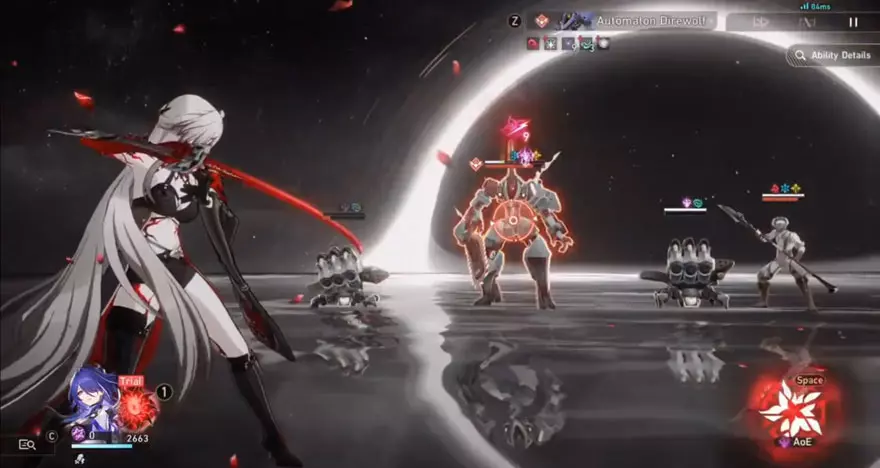Open Ability Details

[832, 55]
